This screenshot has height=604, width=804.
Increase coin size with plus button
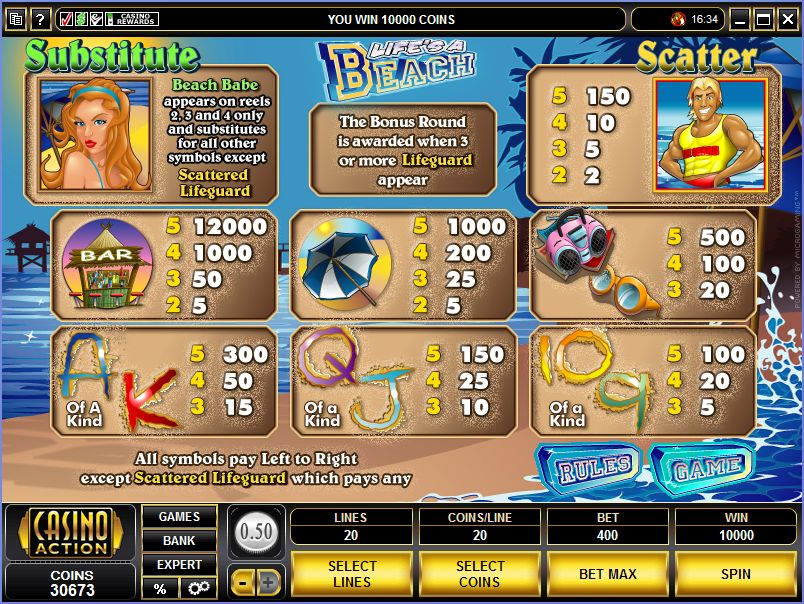click(269, 581)
